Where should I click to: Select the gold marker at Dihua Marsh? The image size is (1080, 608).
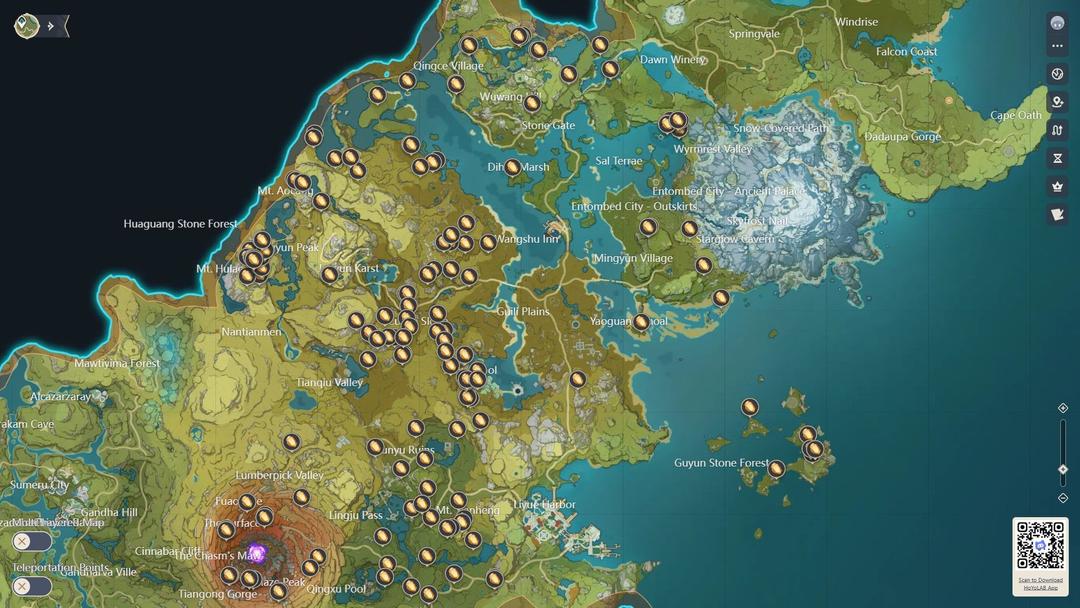pos(513,168)
